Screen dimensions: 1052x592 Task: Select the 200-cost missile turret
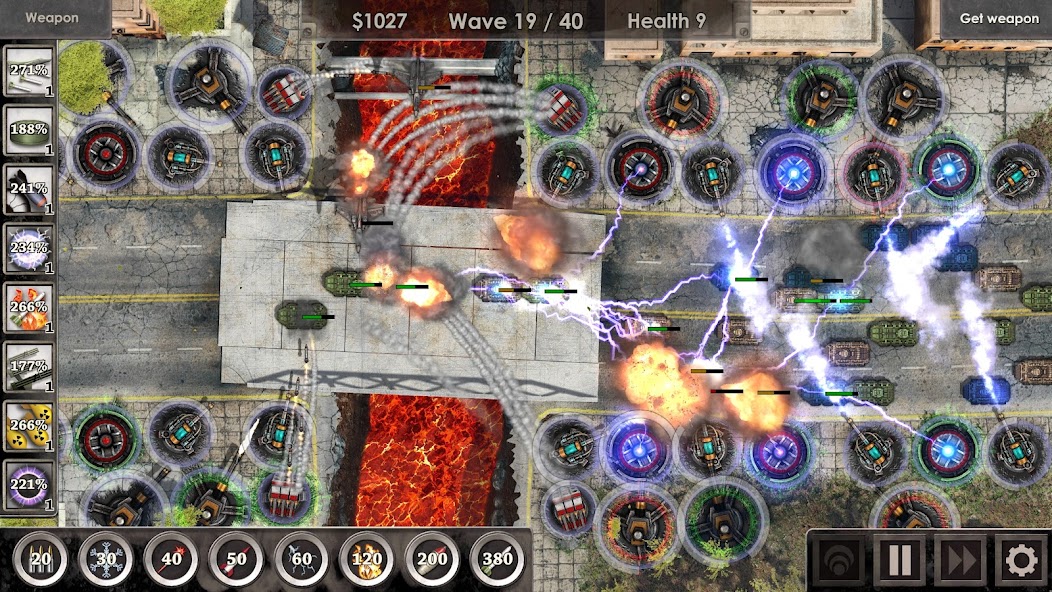click(x=432, y=558)
